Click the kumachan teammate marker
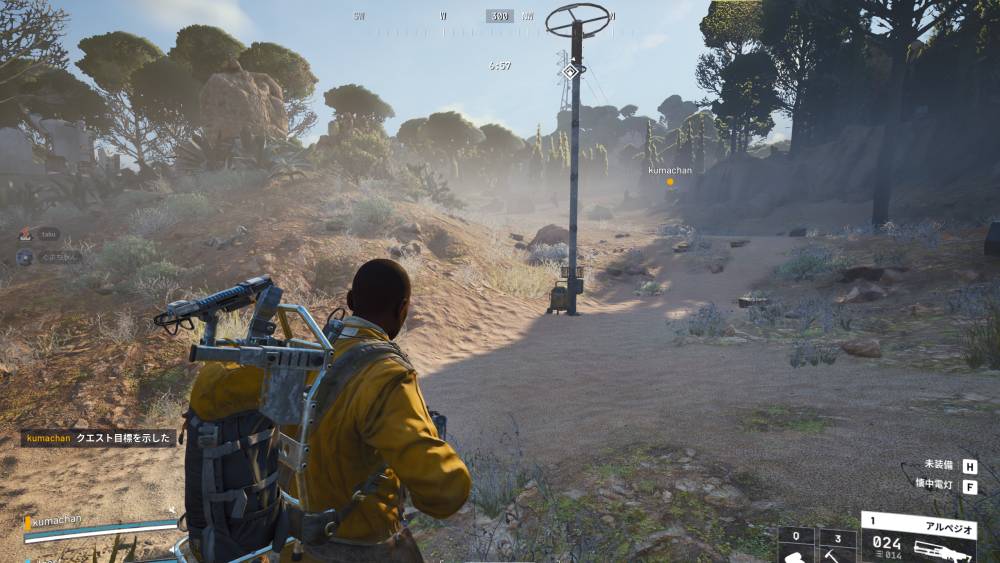This screenshot has height=563, width=1000. [x=670, y=181]
